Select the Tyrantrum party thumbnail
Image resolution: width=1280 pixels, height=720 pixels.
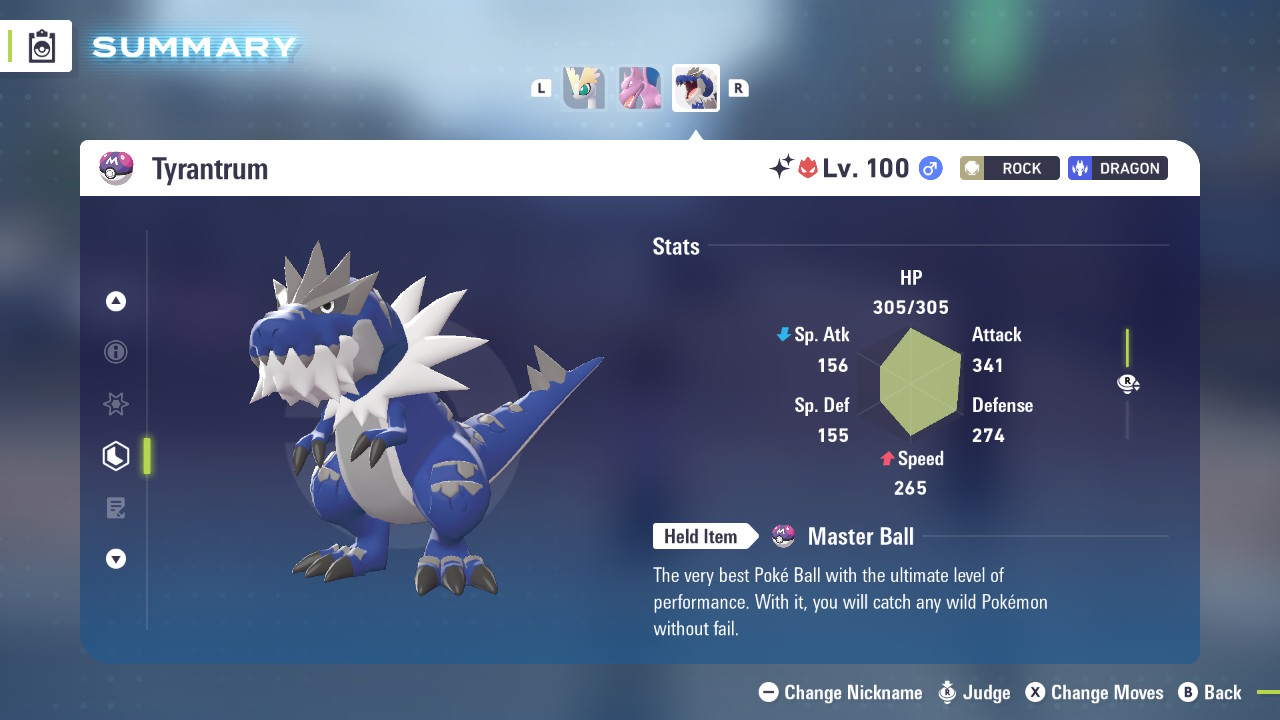click(696, 88)
